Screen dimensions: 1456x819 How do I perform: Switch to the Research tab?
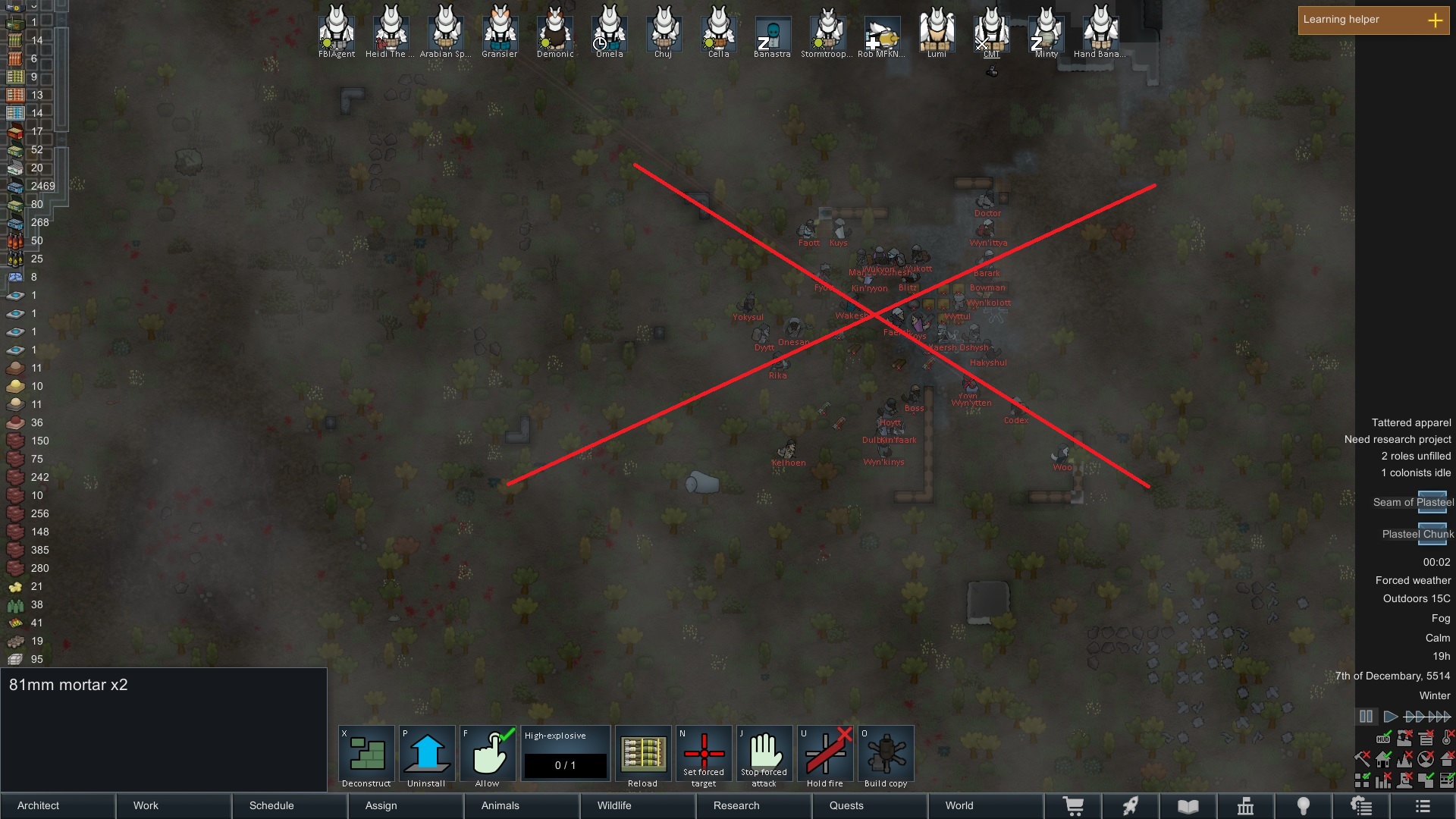click(735, 805)
